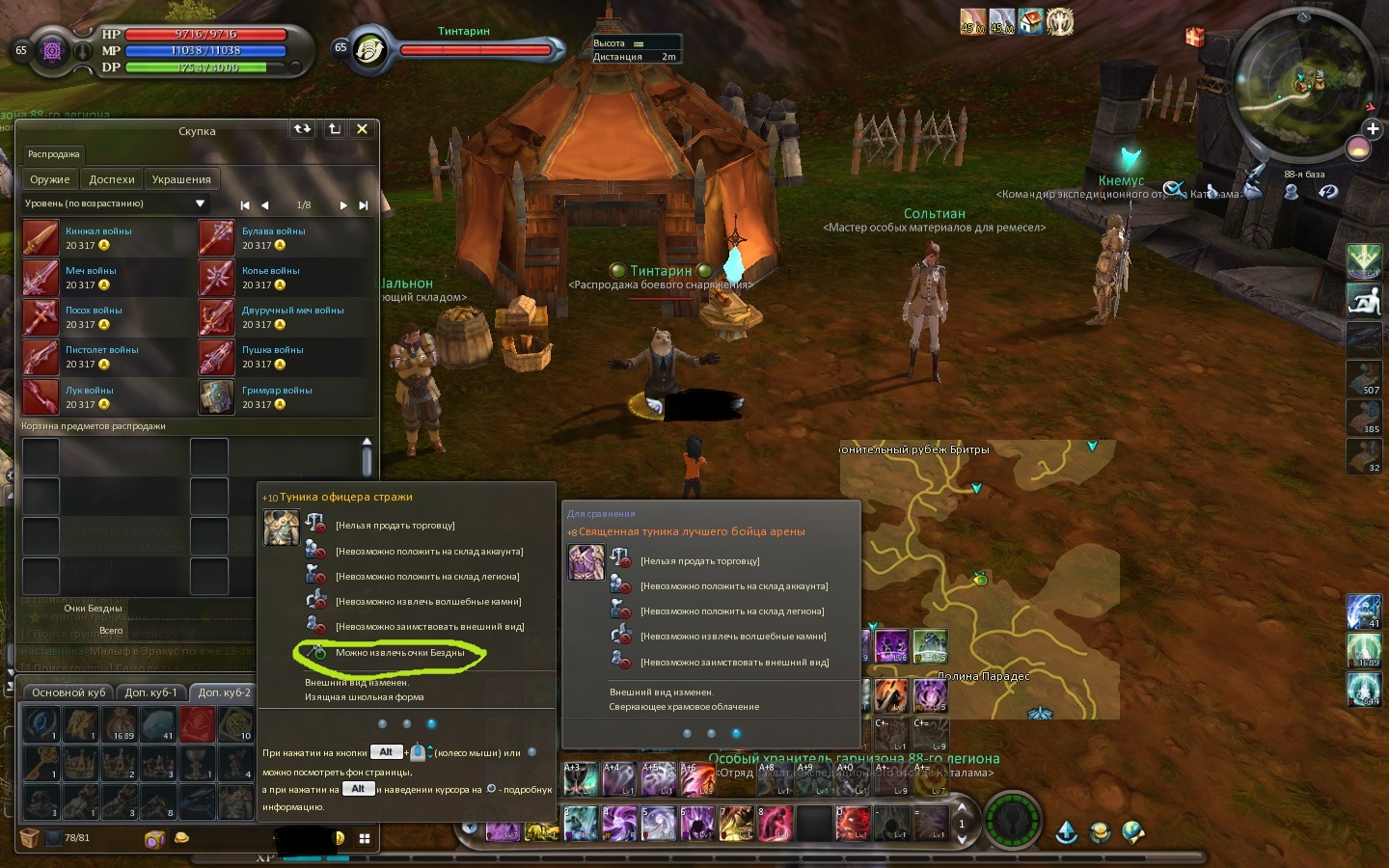The height and width of the screenshot is (868, 1389).
Task: Go to the next shop page
Action: pos(342,205)
